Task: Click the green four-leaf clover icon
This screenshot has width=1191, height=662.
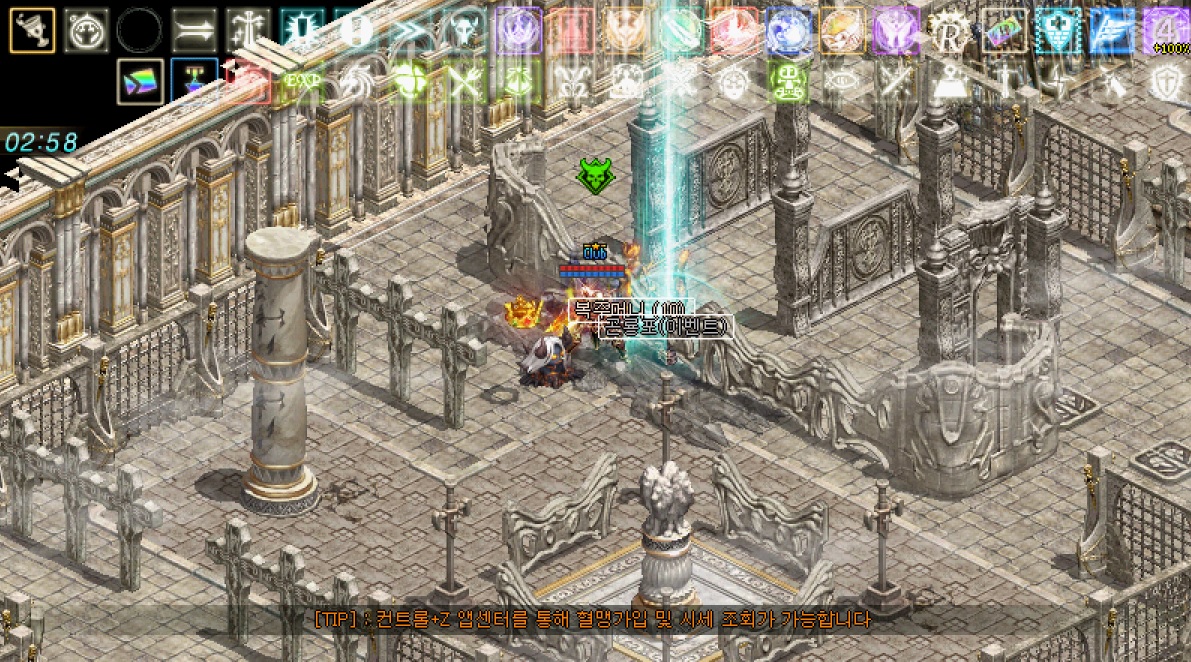Action: [x=410, y=82]
